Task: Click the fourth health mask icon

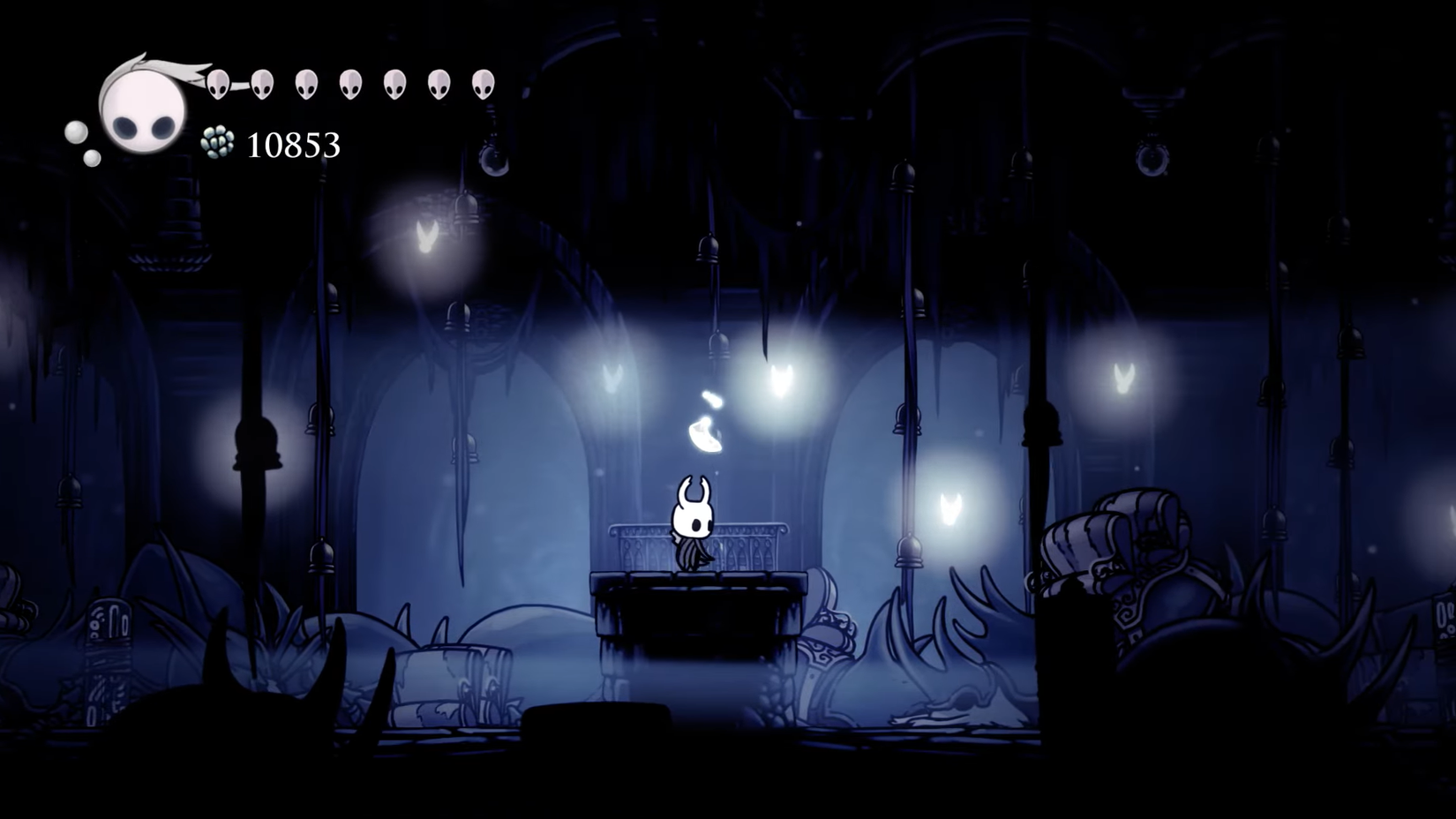Action: [x=349, y=86]
